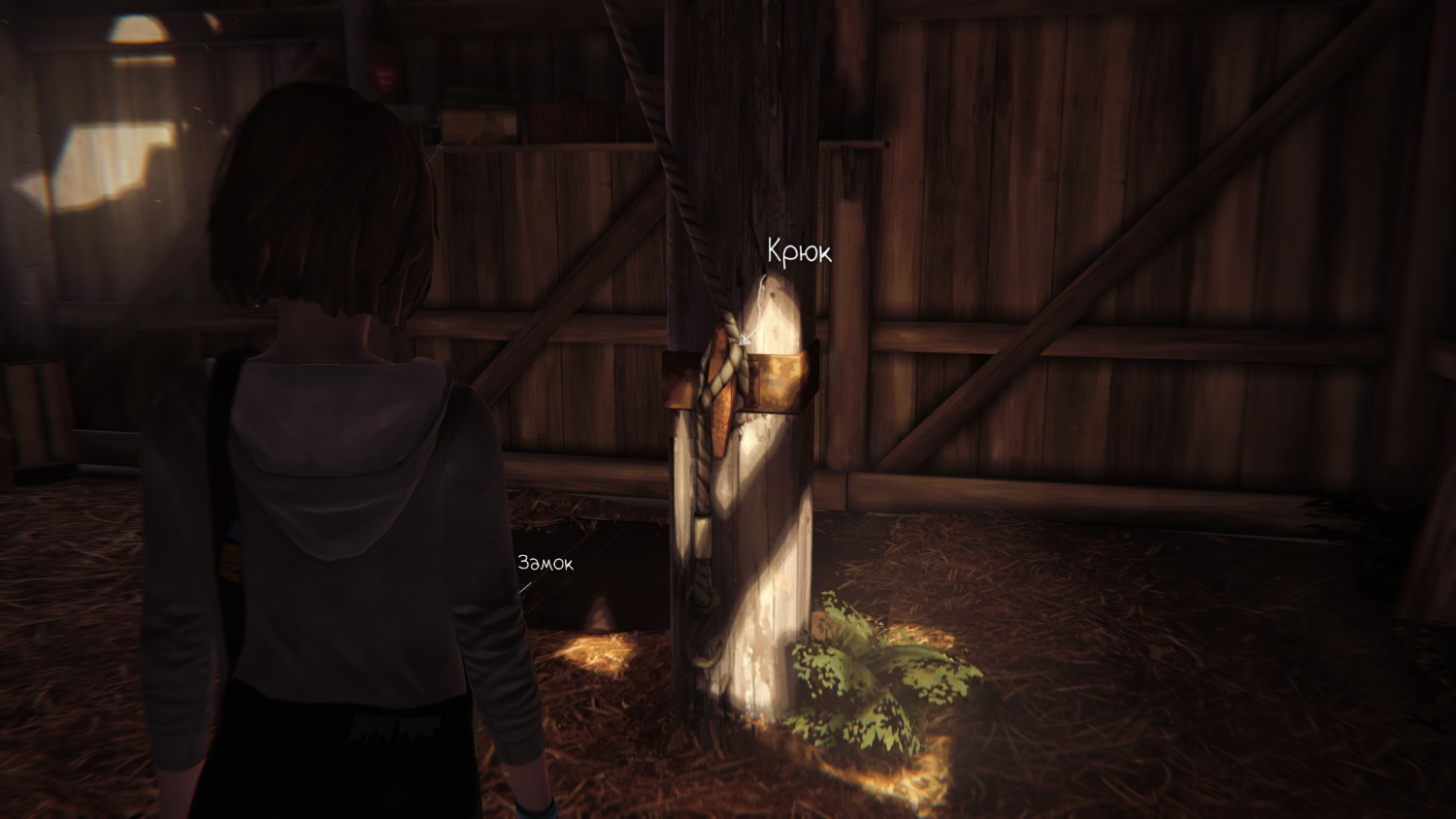Select the Крюк interaction label
The image size is (1456, 819).
(799, 252)
